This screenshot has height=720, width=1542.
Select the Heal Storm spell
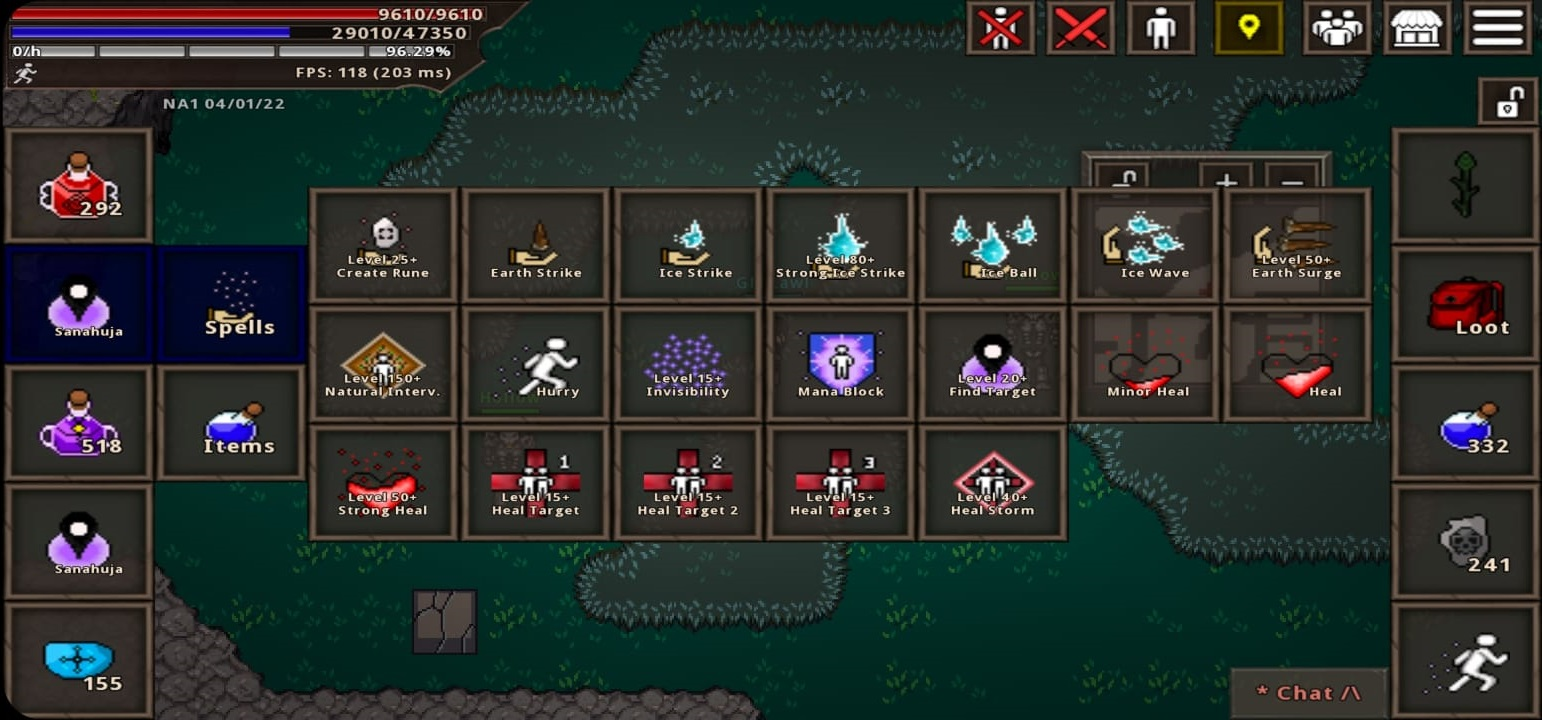coord(991,481)
